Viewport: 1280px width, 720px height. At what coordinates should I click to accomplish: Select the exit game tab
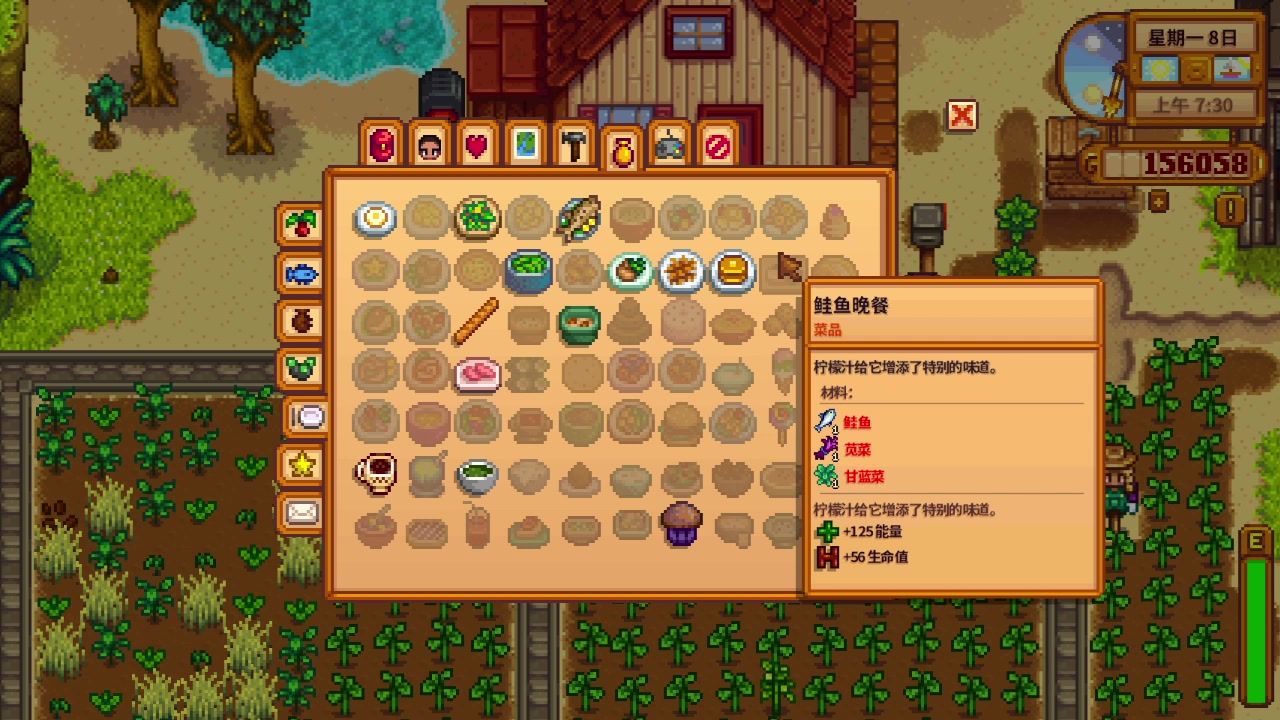pos(717,146)
